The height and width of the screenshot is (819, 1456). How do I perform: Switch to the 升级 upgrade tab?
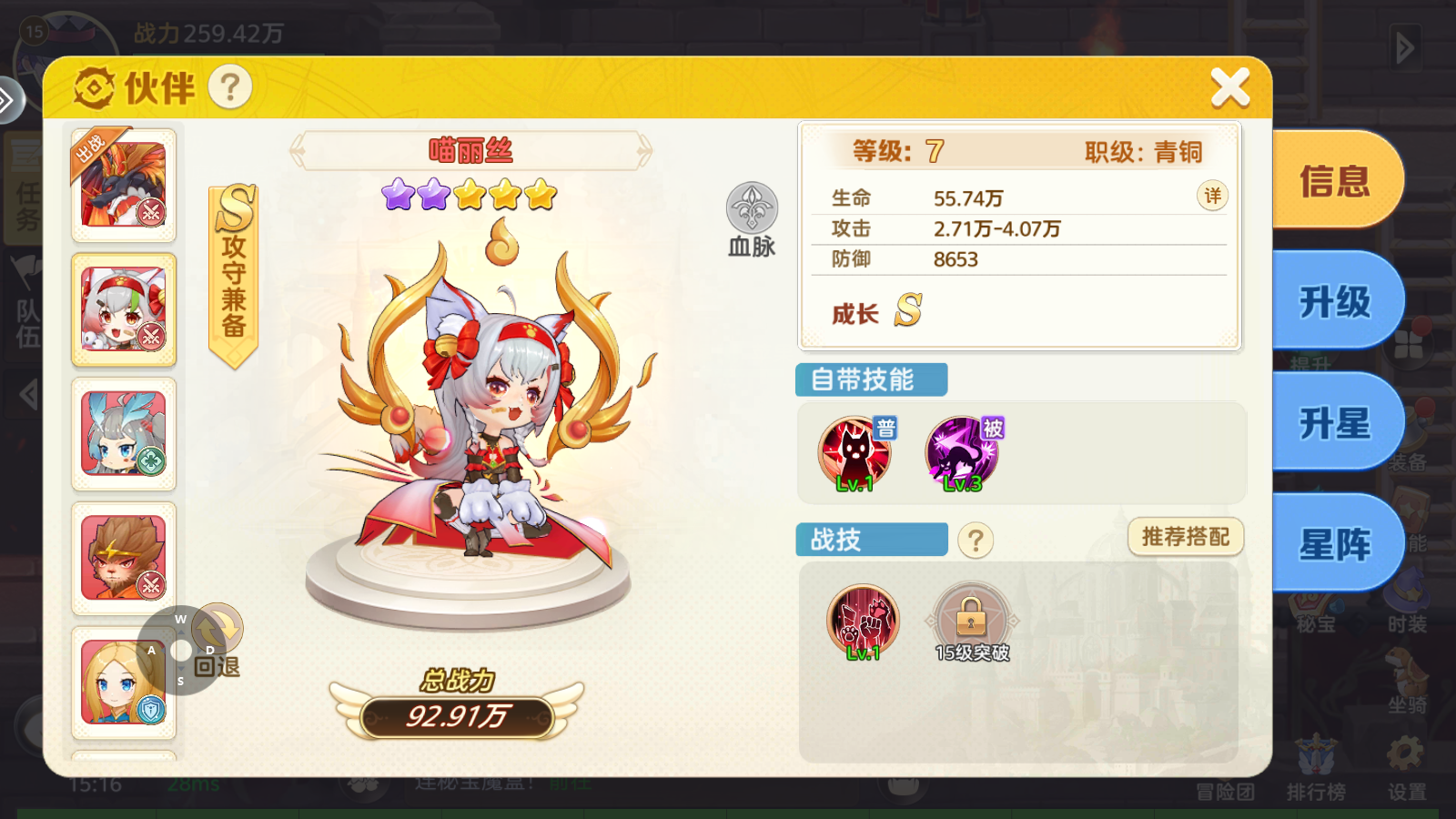click(1334, 302)
